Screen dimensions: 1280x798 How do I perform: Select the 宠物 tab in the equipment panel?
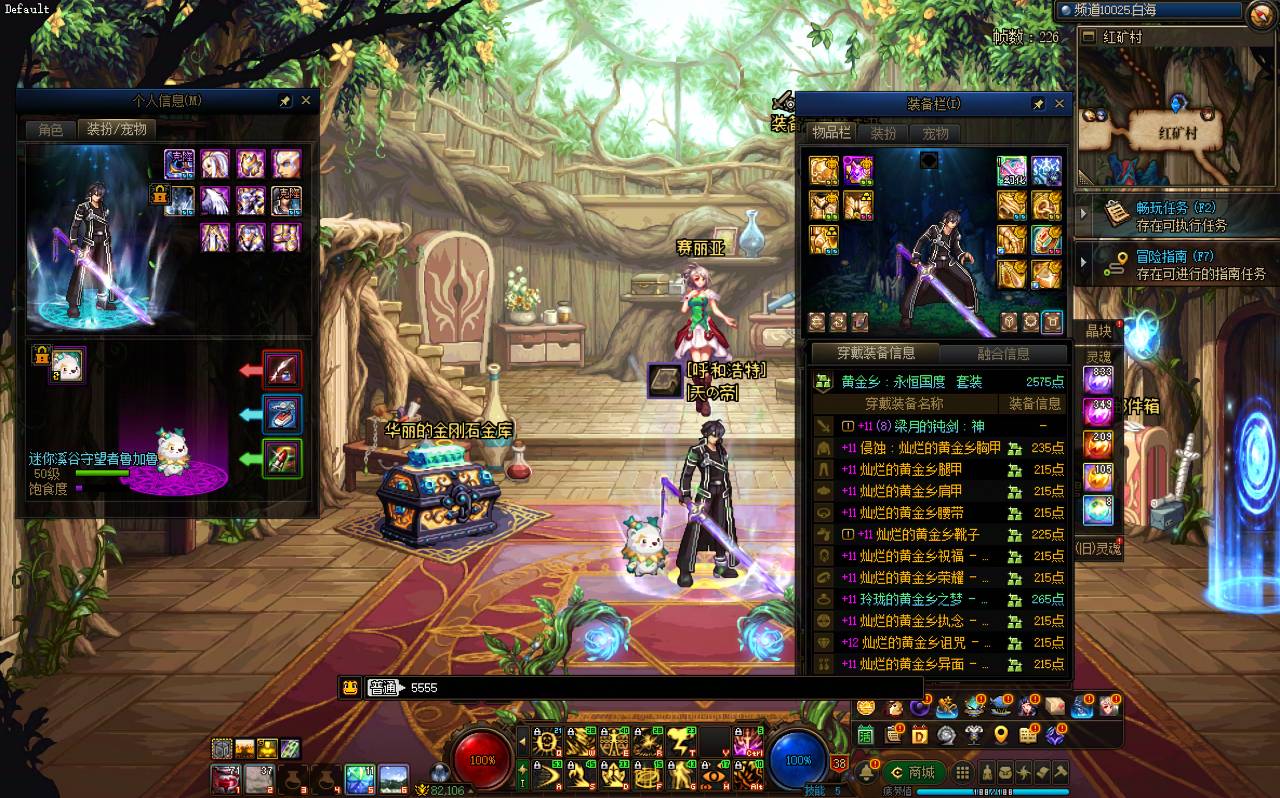[935, 133]
